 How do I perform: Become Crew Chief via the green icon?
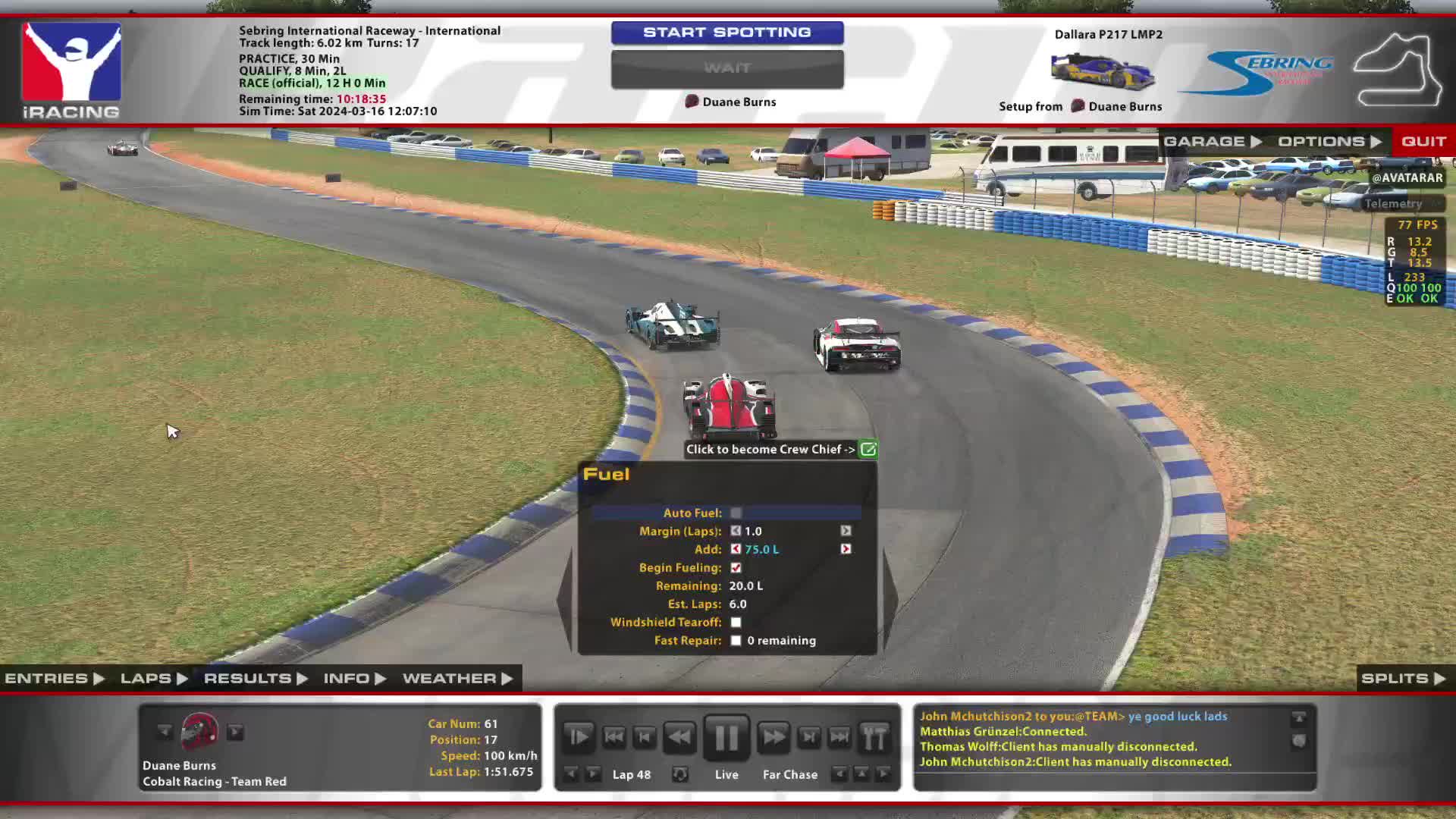click(868, 450)
